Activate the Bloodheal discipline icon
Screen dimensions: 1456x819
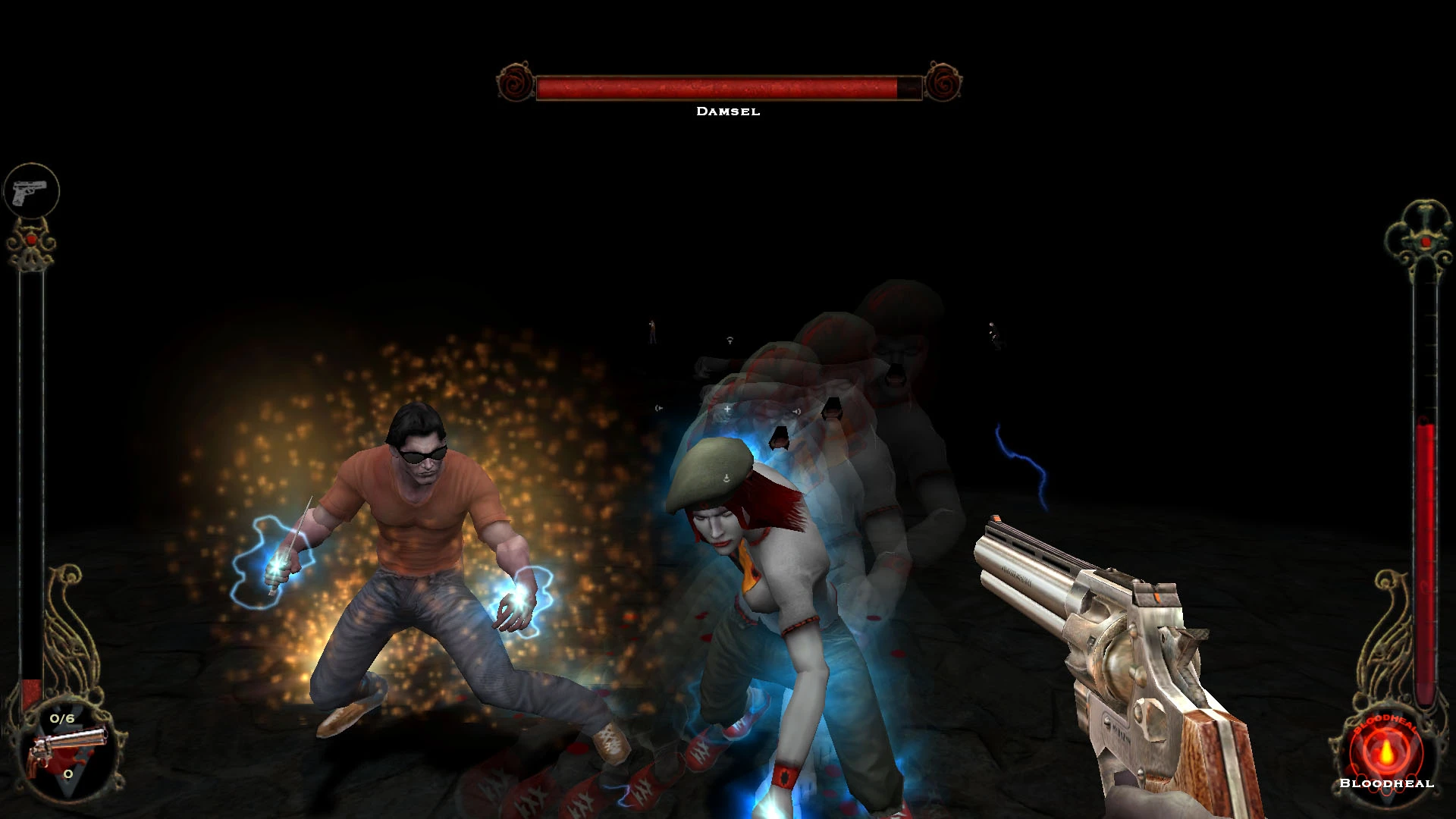click(1386, 751)
